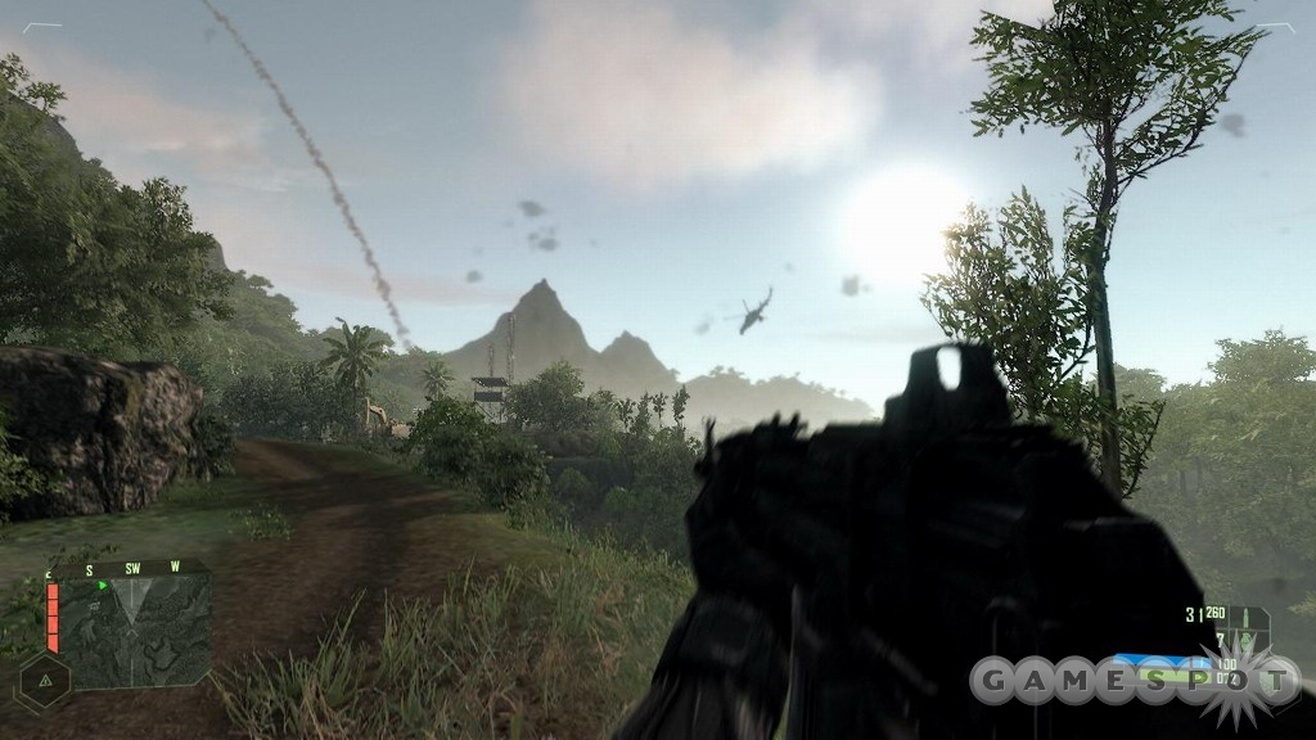Select the green objective arrow on the minimap

click(102, 585)
